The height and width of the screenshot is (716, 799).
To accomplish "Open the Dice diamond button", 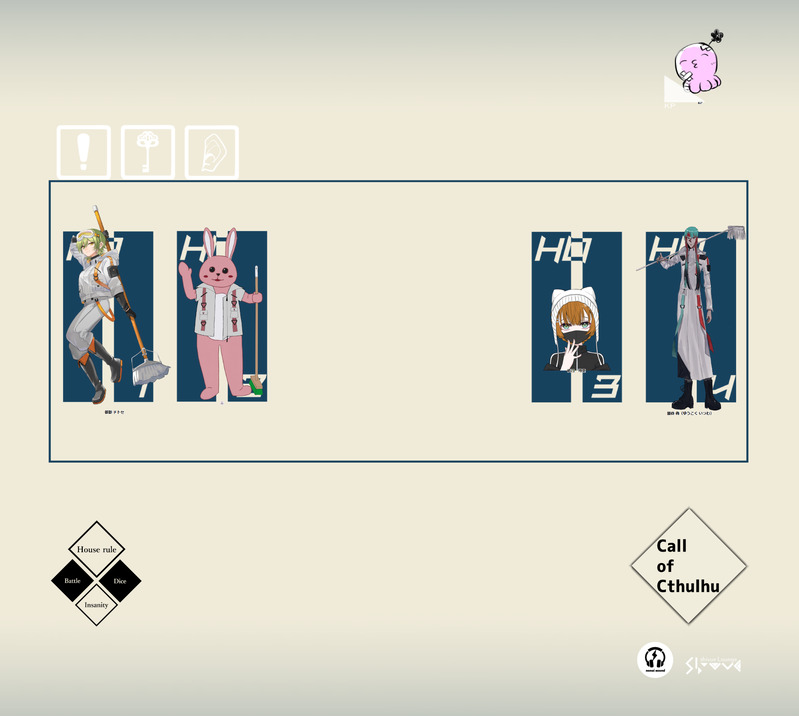I will [120, 581].
